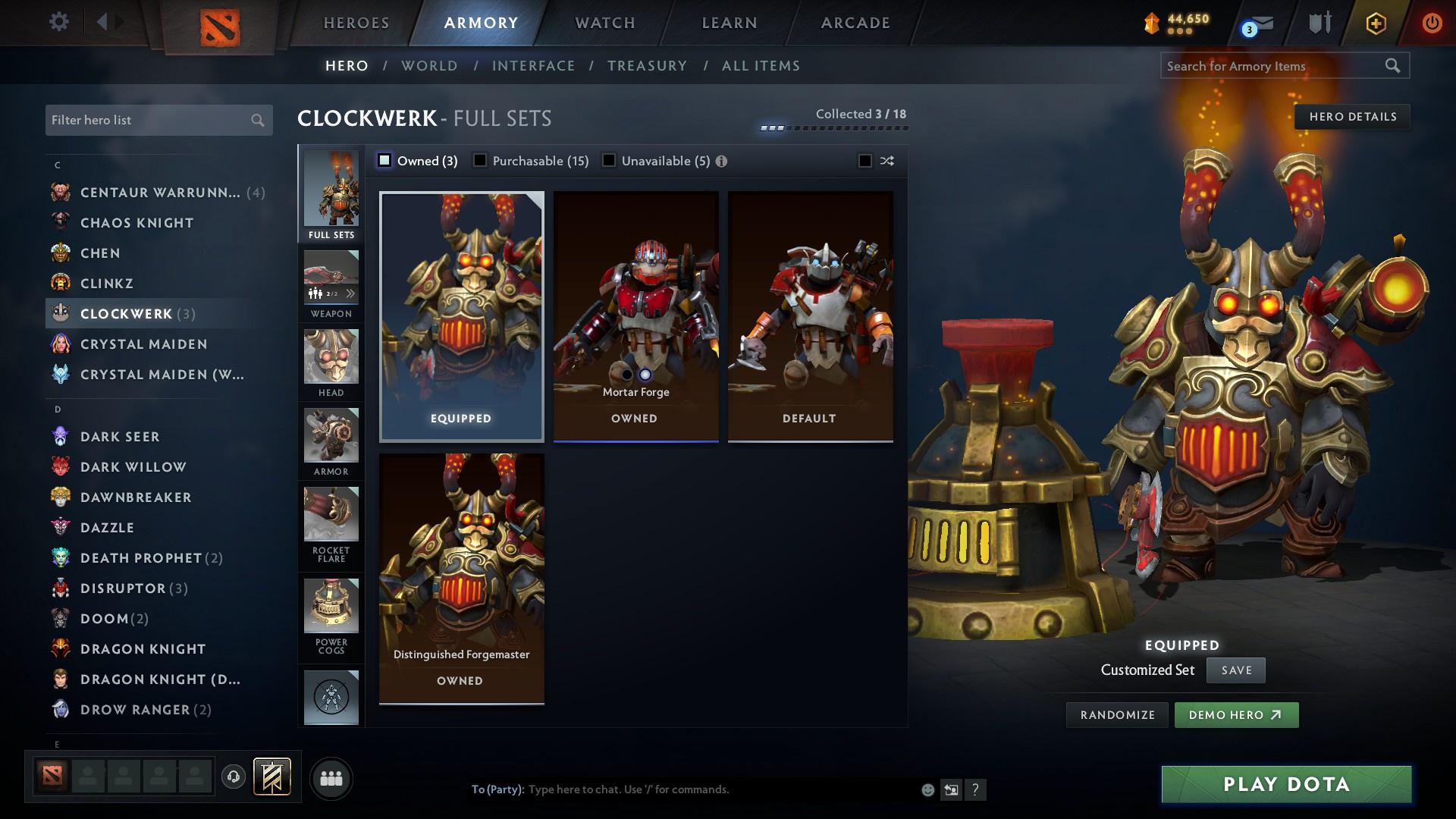Viewport: 1456px width, 819px height.
Task: Click the Armory search magnifying glass
Action: click(1394, 66)
